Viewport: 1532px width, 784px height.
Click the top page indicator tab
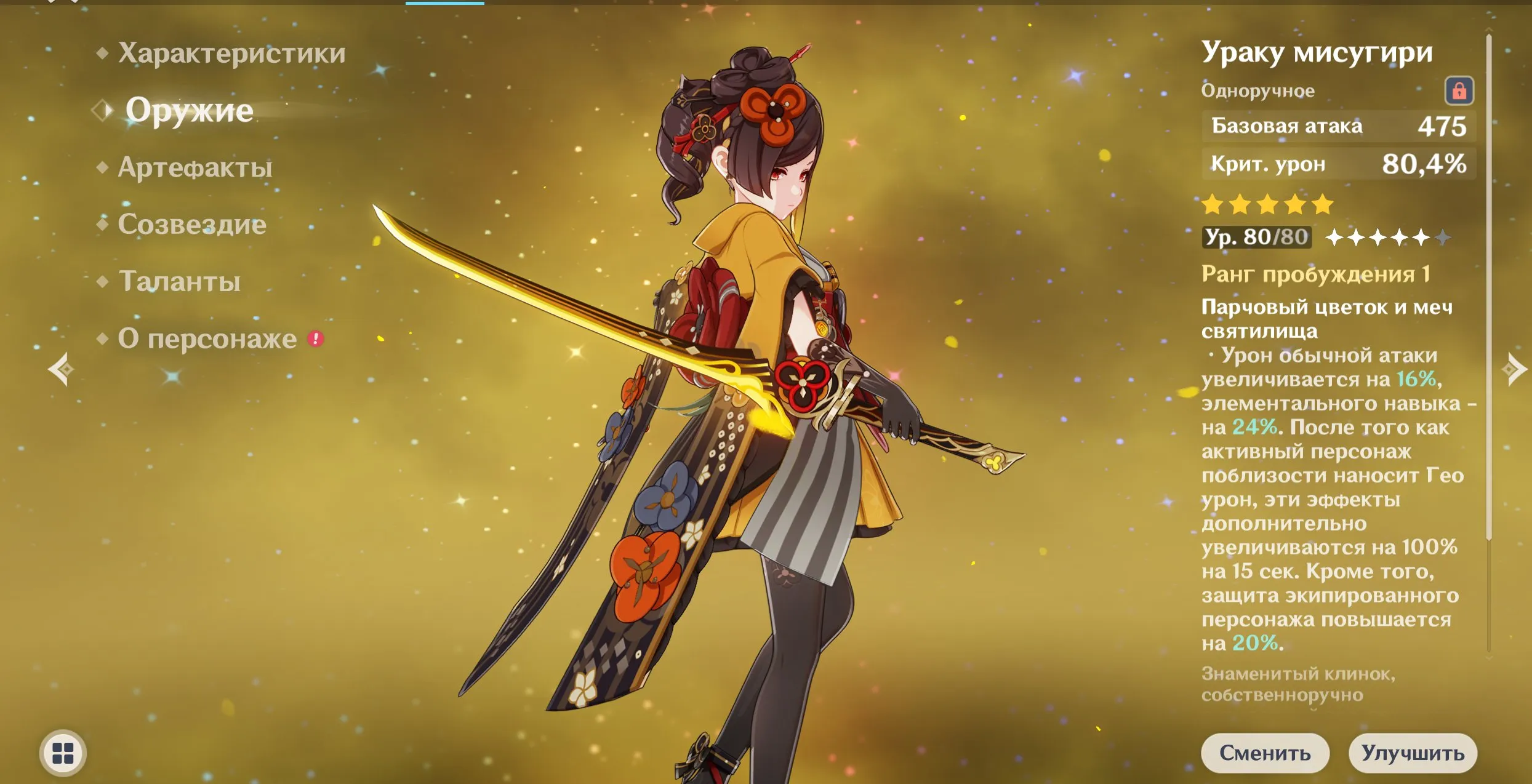coord(444,3)
